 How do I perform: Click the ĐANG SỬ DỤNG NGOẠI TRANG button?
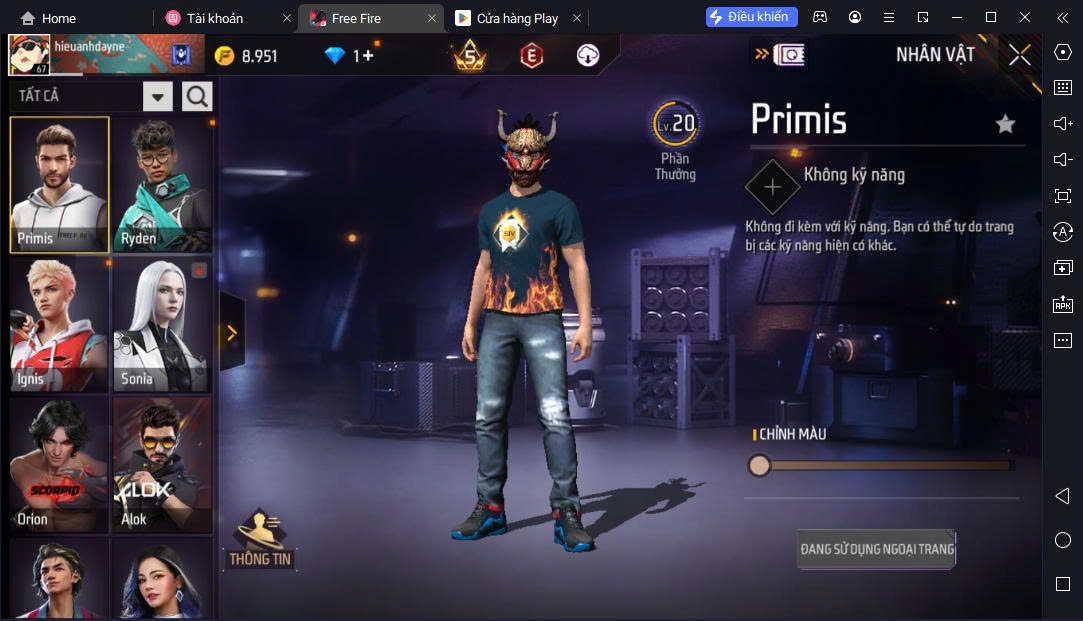(877, 549)
